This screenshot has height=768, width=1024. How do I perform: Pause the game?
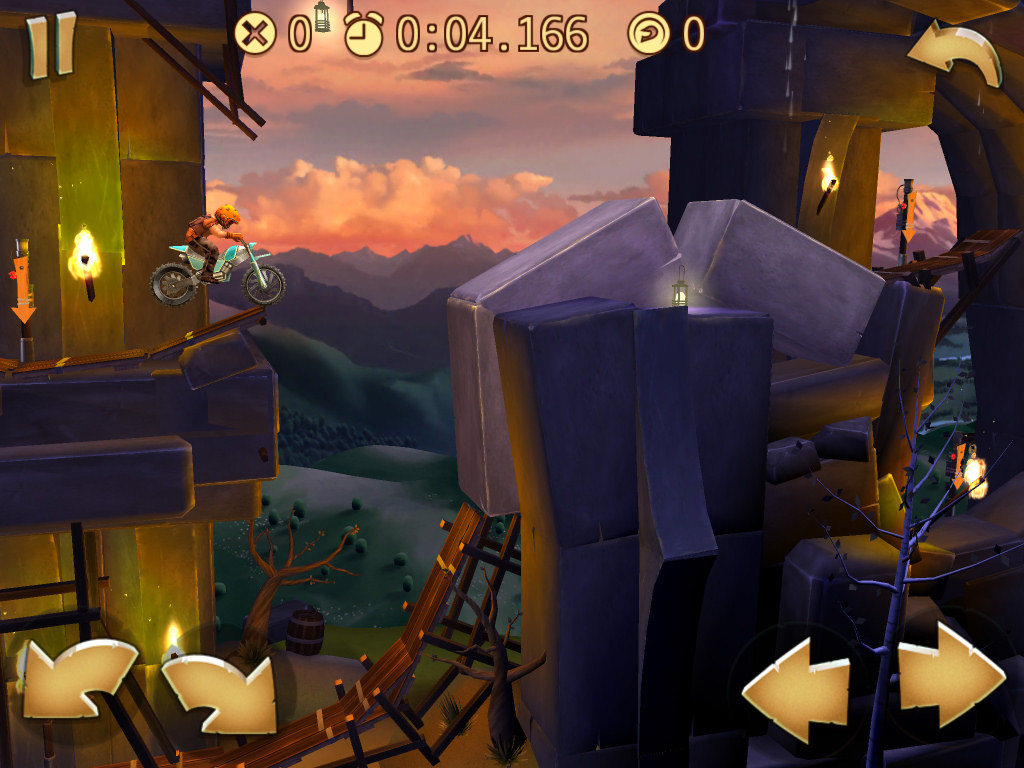tap(50, 44)
